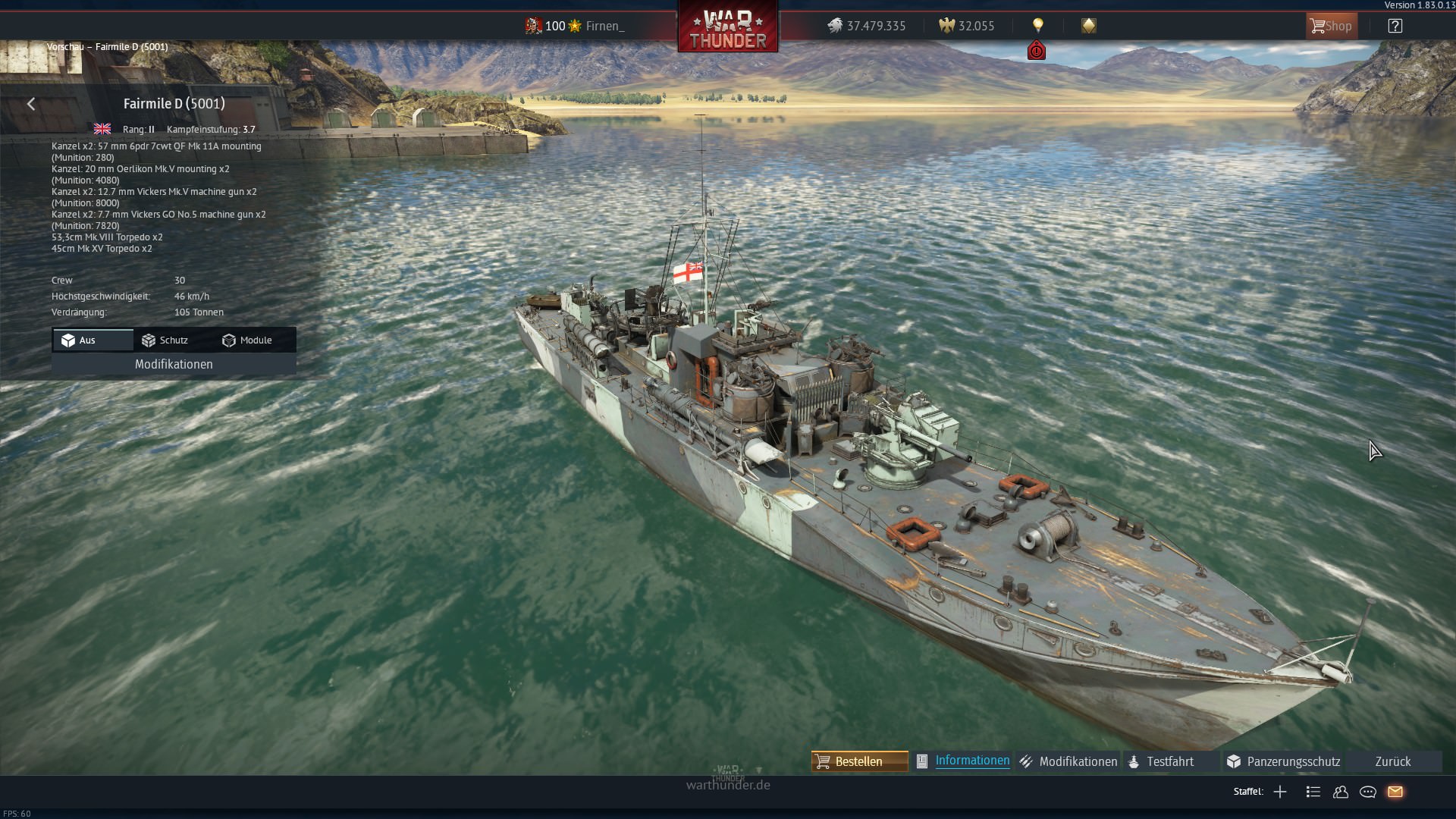Open the Firnen_ player profile
1456x819 pixels.
click(x=604, y=26)
